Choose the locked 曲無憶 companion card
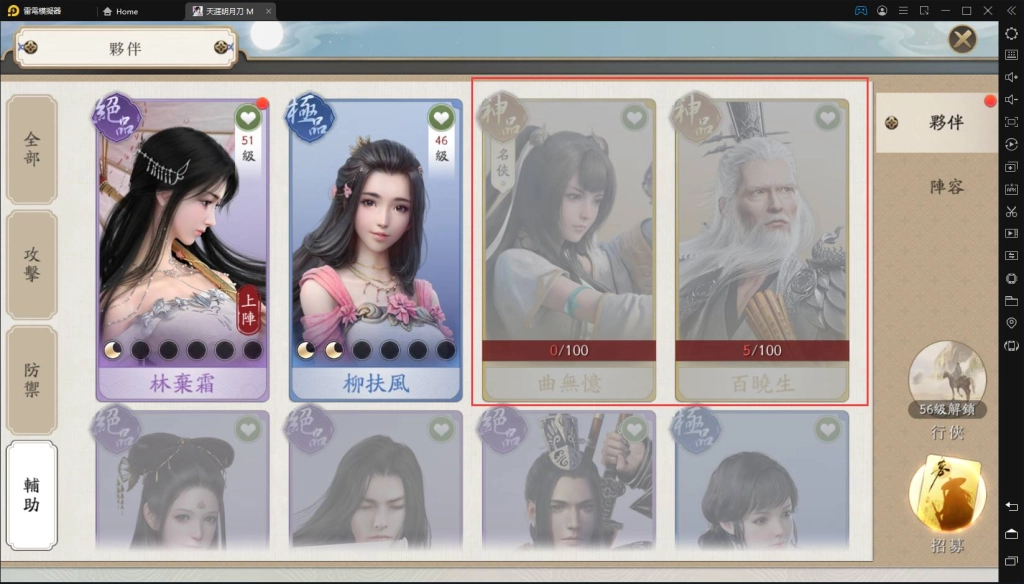Viewport: 1024px width, 584px height. point(569,250)
